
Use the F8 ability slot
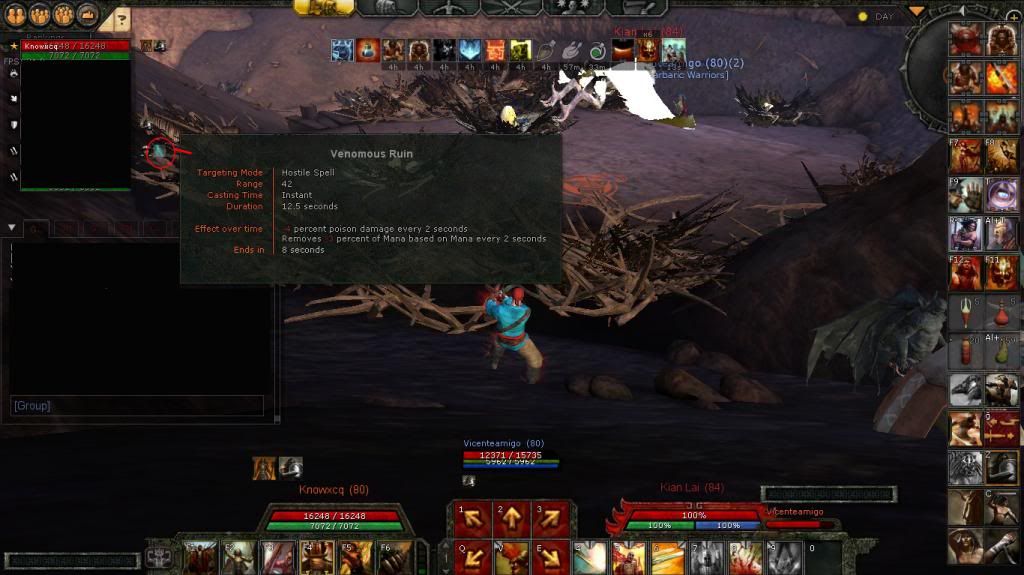tap(1001, 155)
